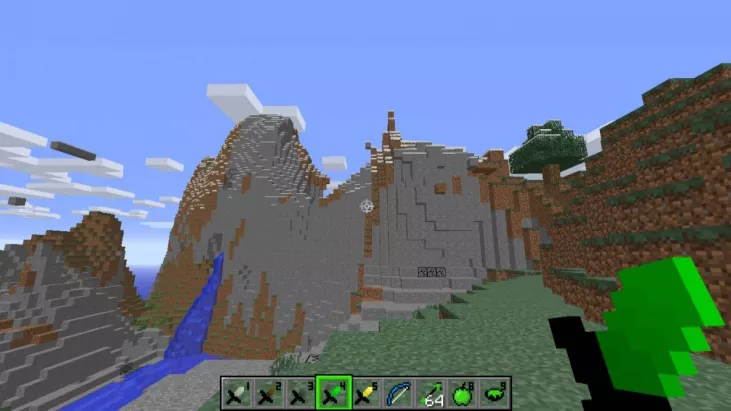
Task: Select the yellow-bladed sword in slot 5
Action: click(x=365, y=393)
